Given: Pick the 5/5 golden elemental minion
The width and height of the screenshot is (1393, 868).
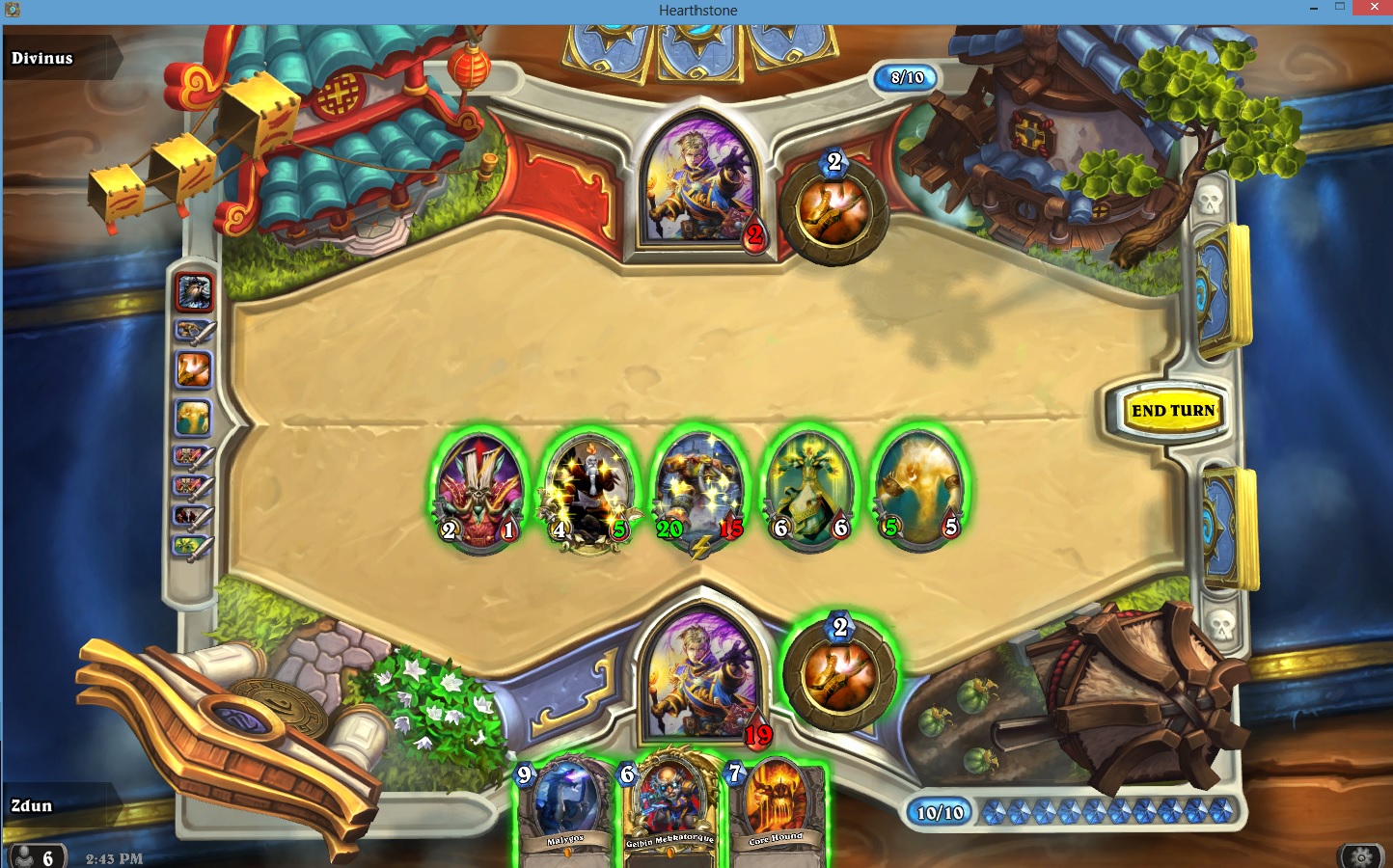Looking at the screenshot, I should click(918, 491).
